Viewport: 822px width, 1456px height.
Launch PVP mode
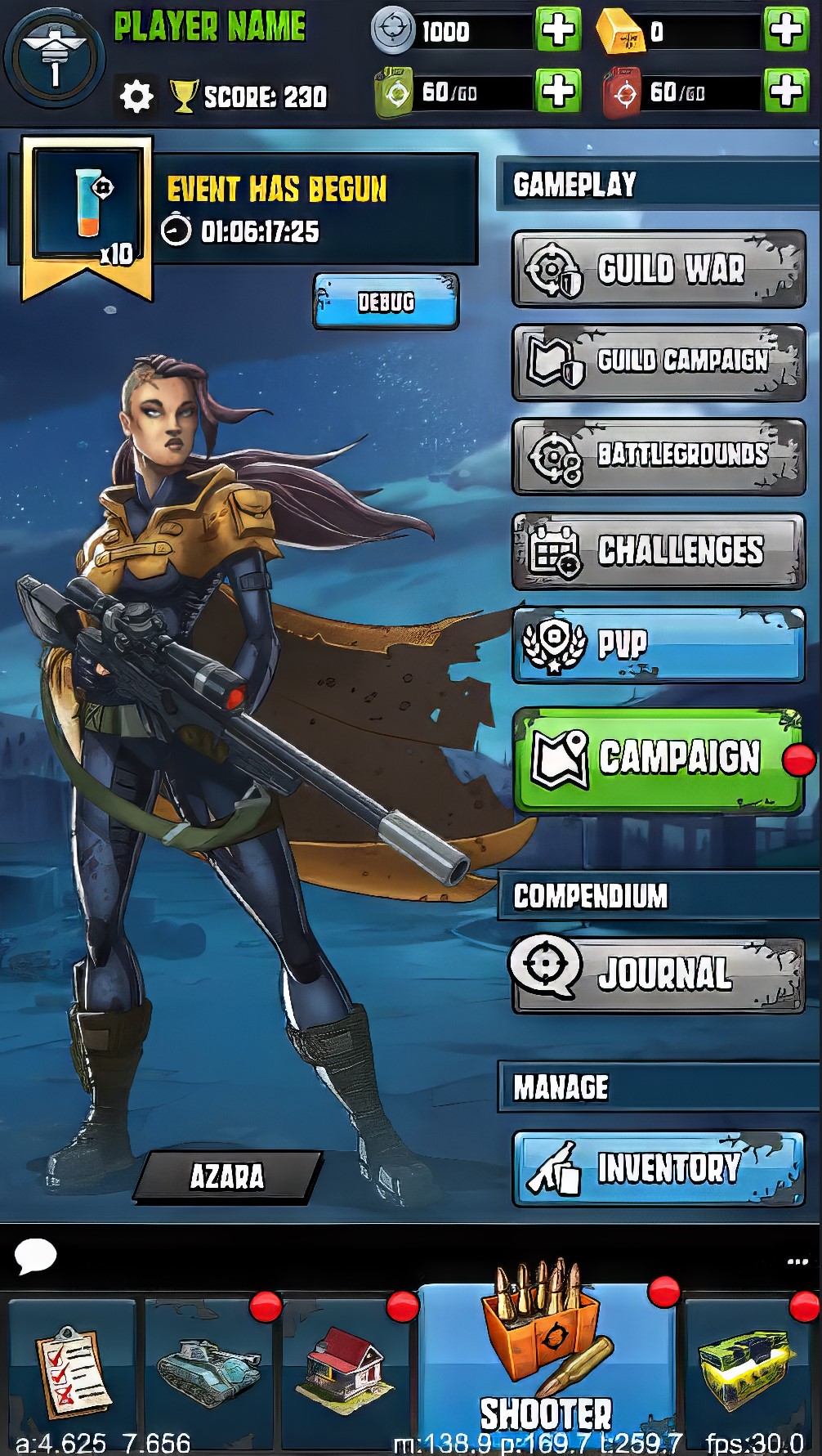tap(659, 645)
